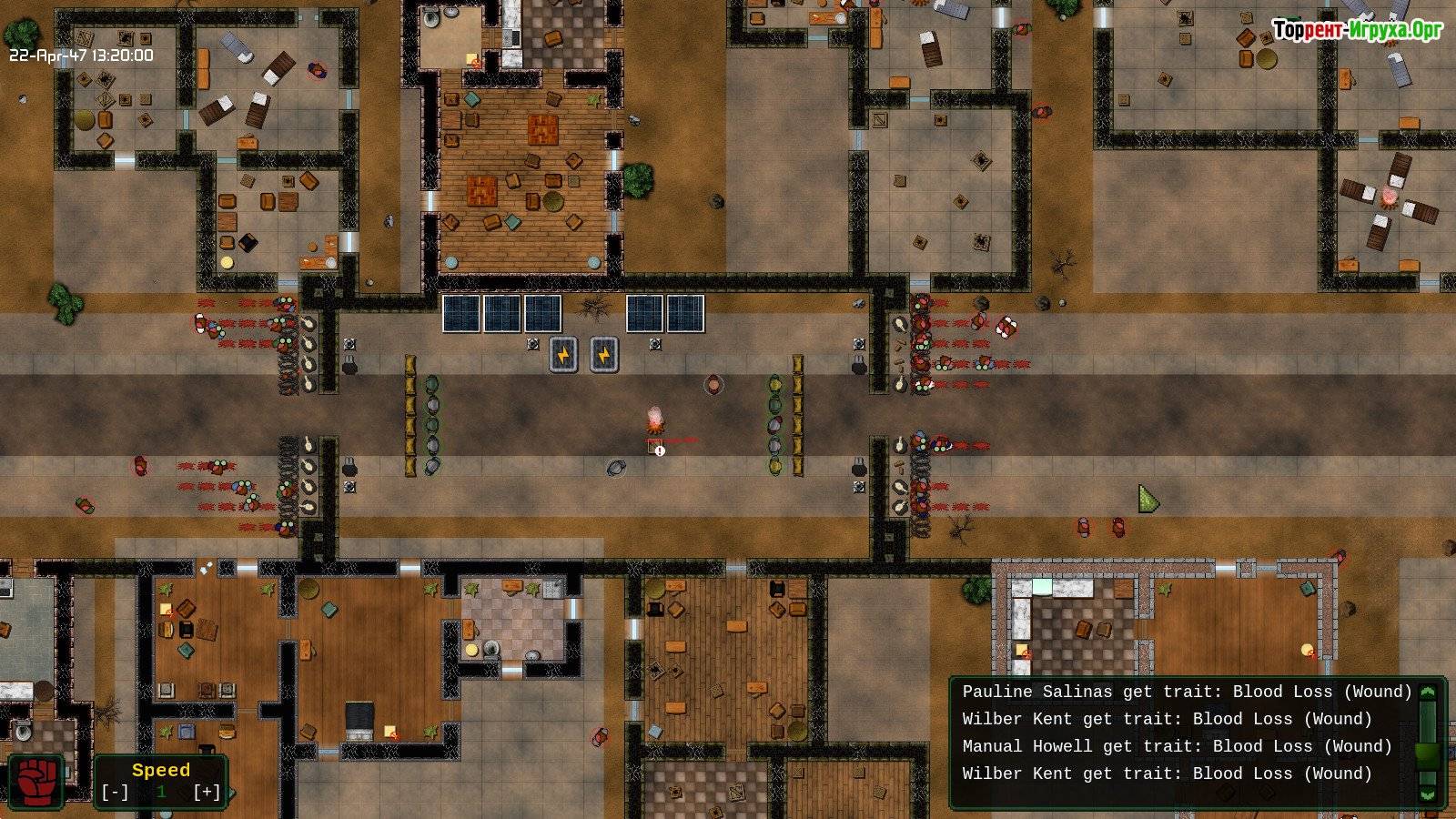
Task: Increase game speed with the plus button
Action: 207,792
